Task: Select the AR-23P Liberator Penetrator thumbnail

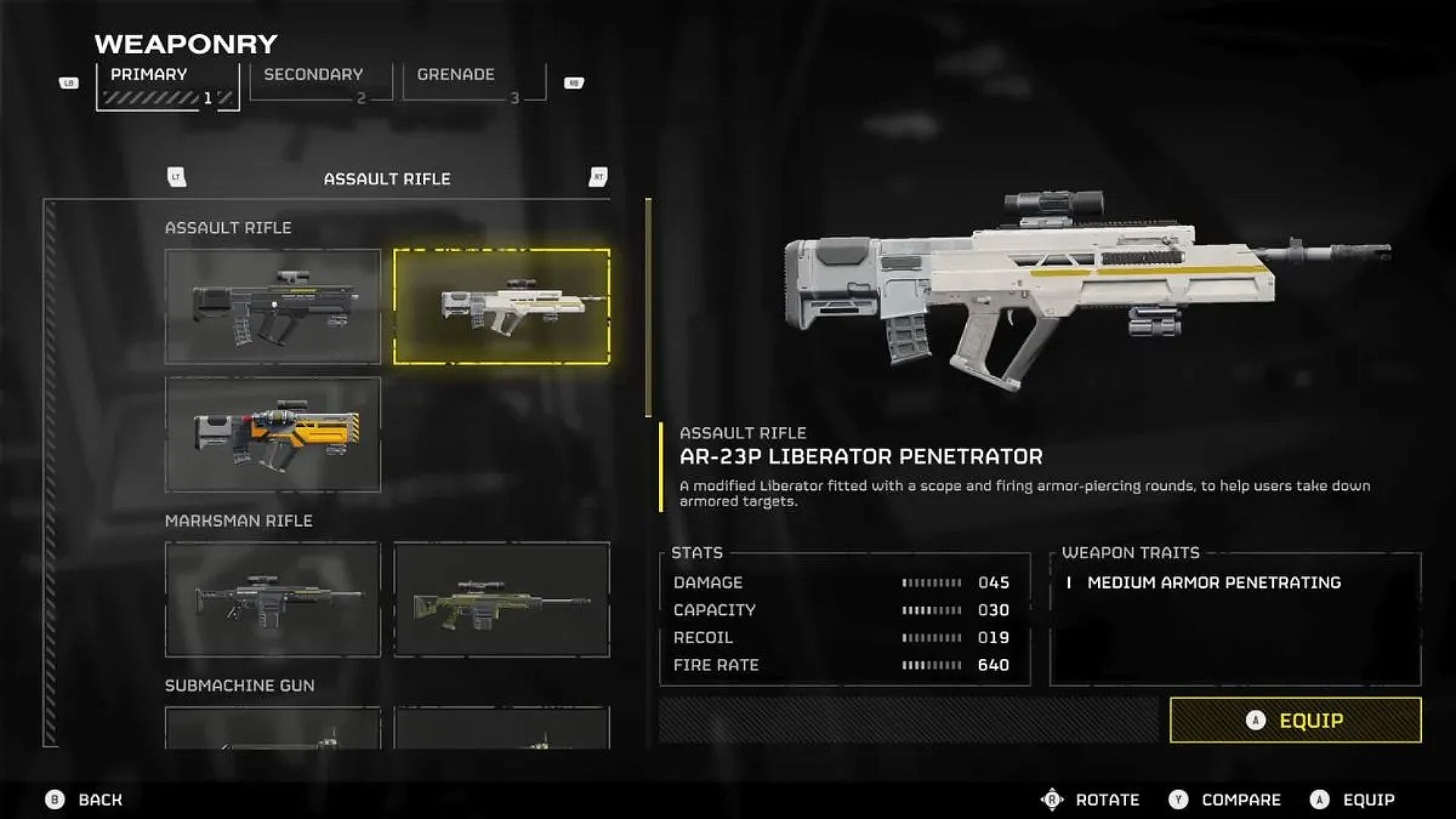Action: 500,306
